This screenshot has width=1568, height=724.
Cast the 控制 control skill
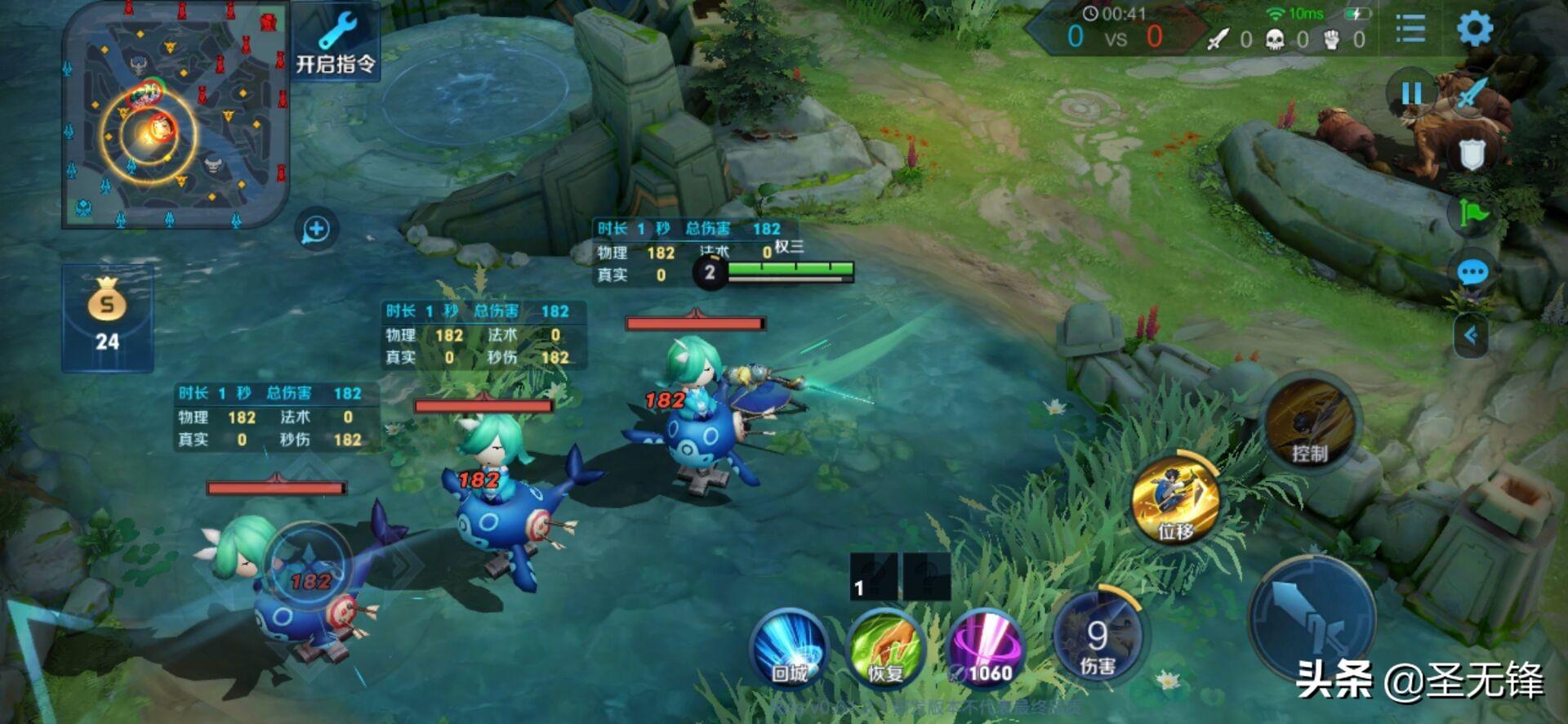click(1309, 423)
